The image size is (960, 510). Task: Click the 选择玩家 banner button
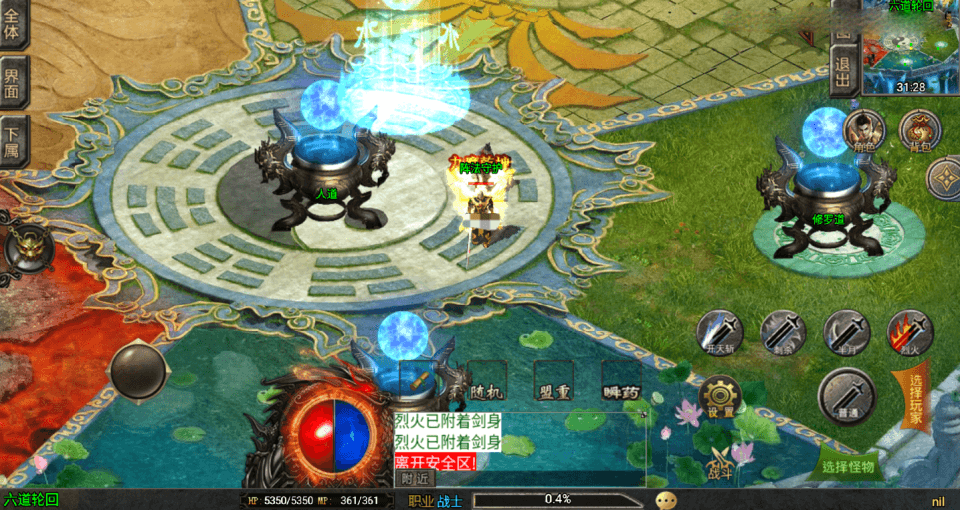click(916, 393)
